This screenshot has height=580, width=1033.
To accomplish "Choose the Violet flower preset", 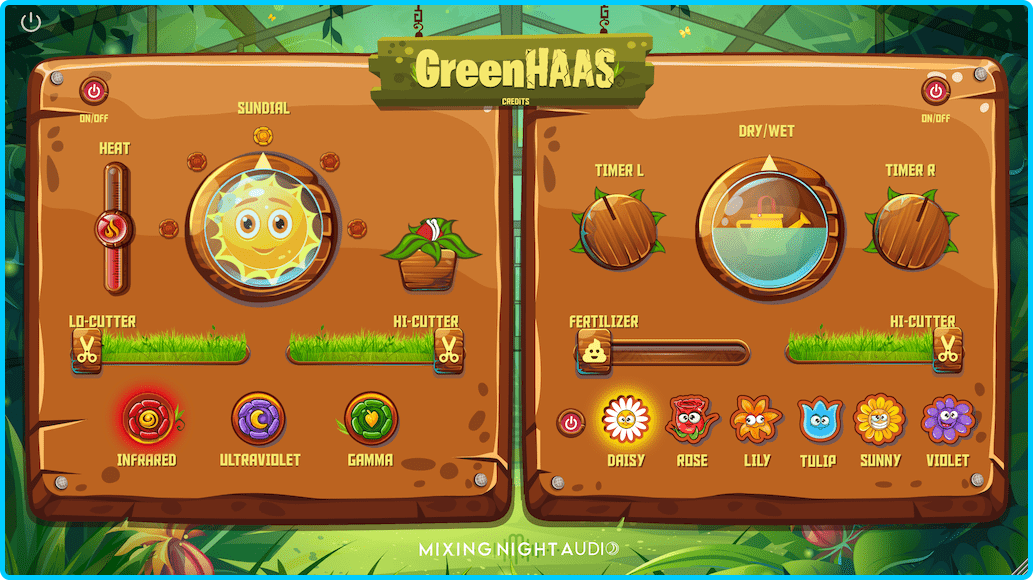I will tap(947, 419).
